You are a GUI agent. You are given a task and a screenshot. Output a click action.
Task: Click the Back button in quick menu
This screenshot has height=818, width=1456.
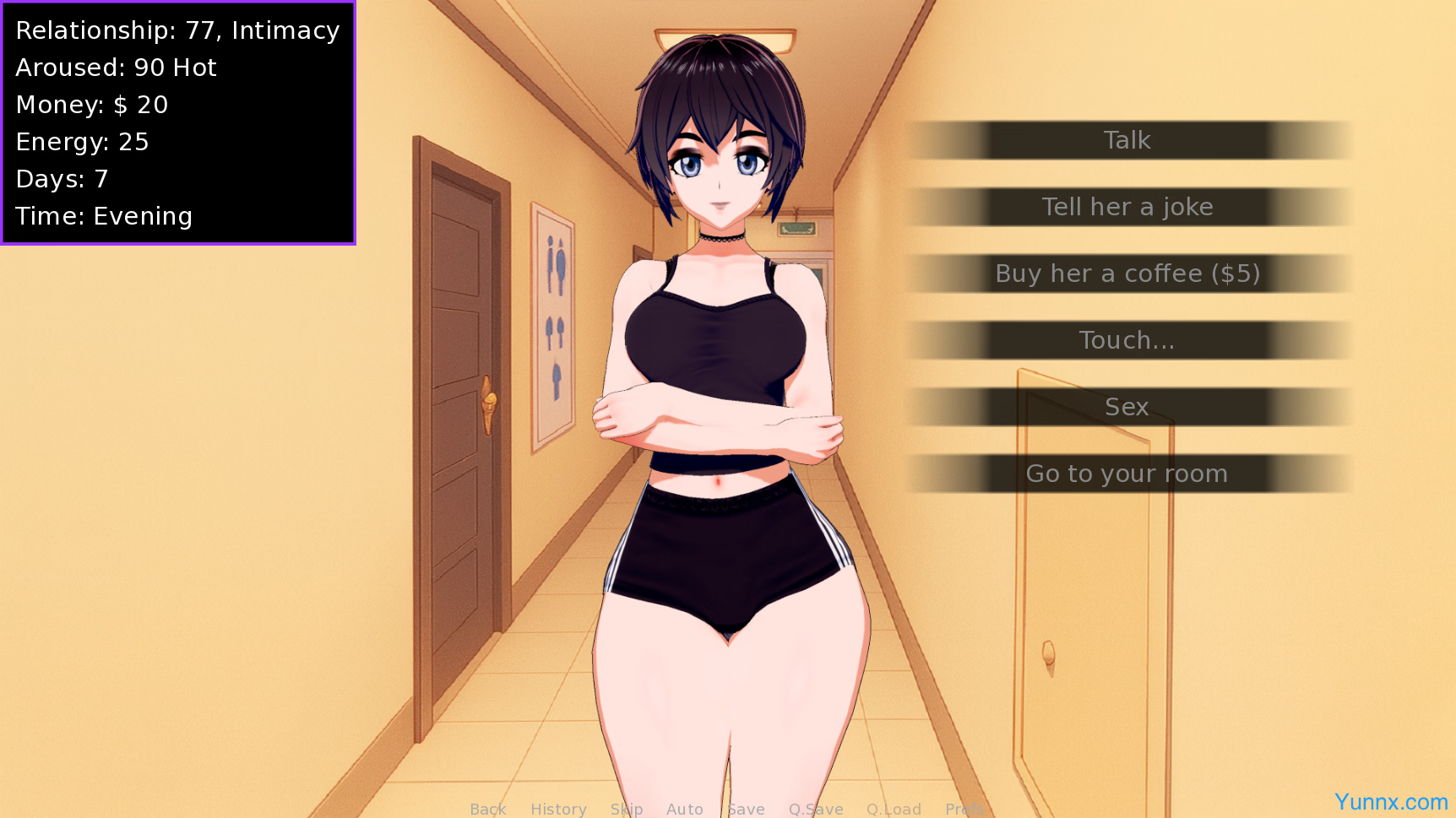pyautogui.click(x=488, y=809)
